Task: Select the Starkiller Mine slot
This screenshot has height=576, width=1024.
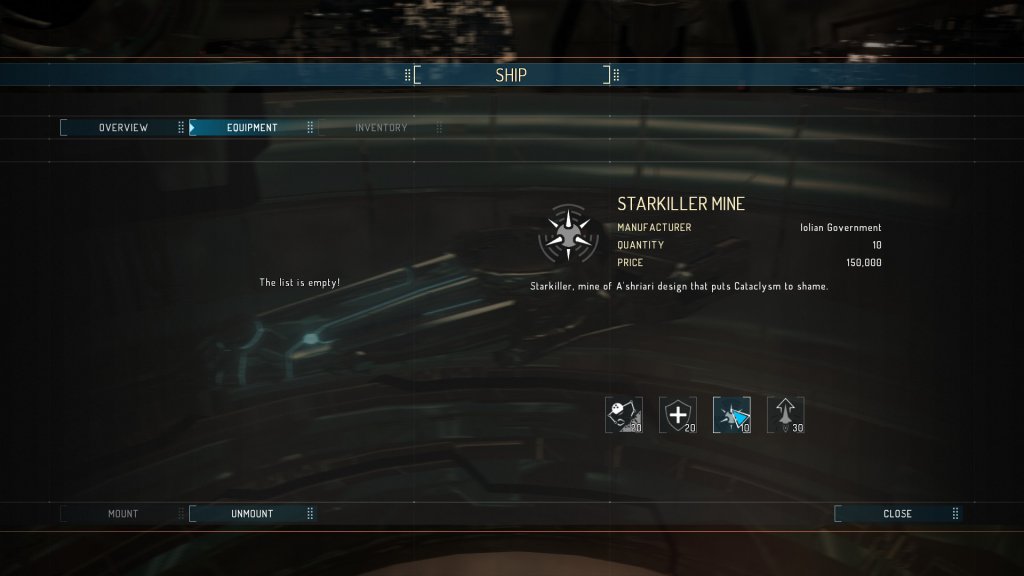Action: [x=732, y=415]
